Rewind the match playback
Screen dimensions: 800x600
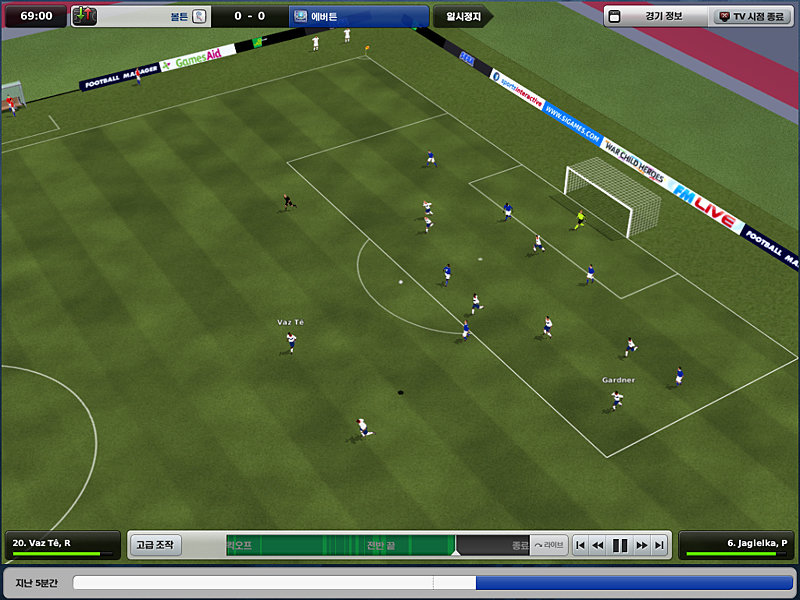[598, 545]
